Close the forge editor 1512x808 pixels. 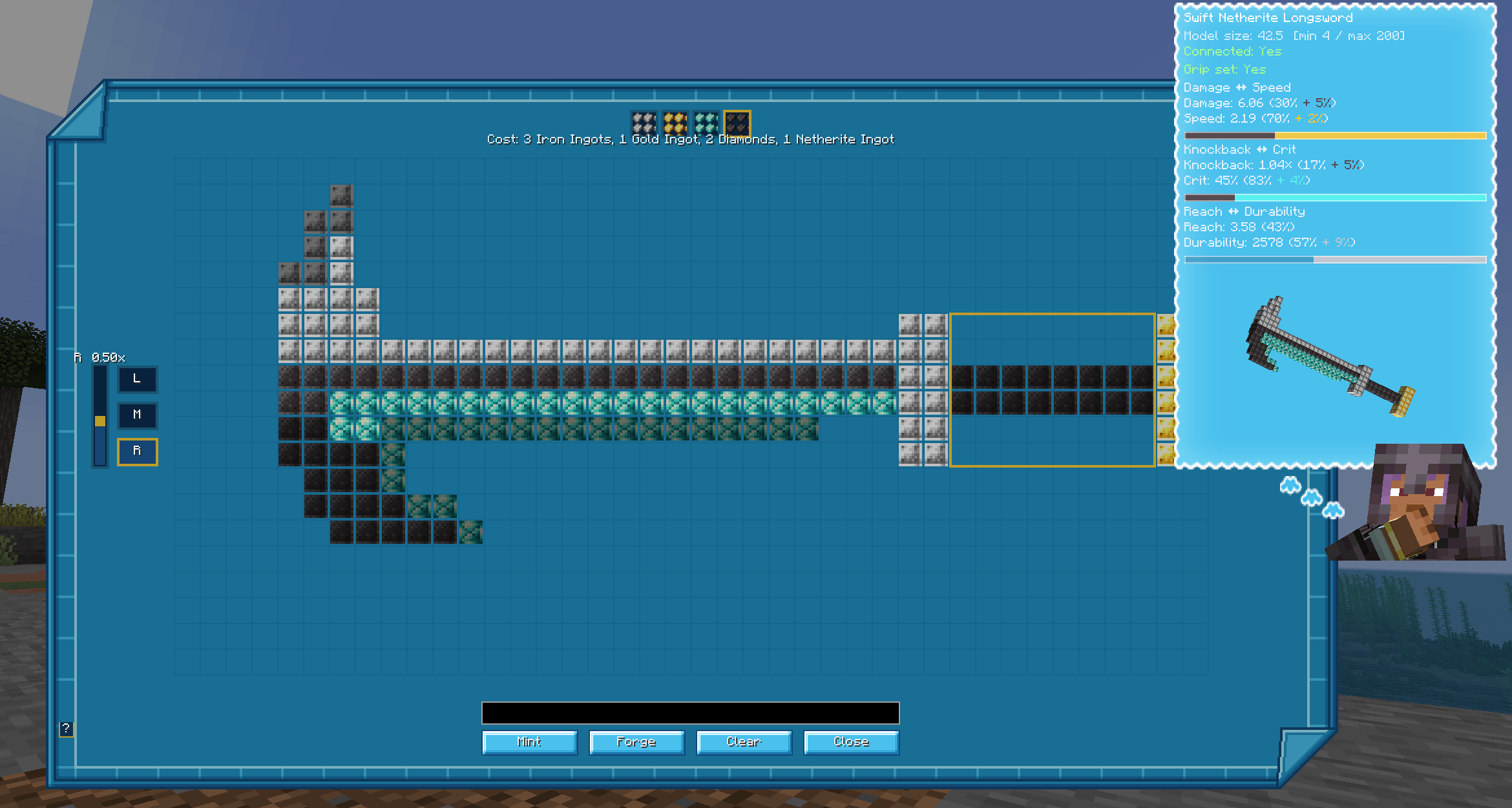coord(850,741)
